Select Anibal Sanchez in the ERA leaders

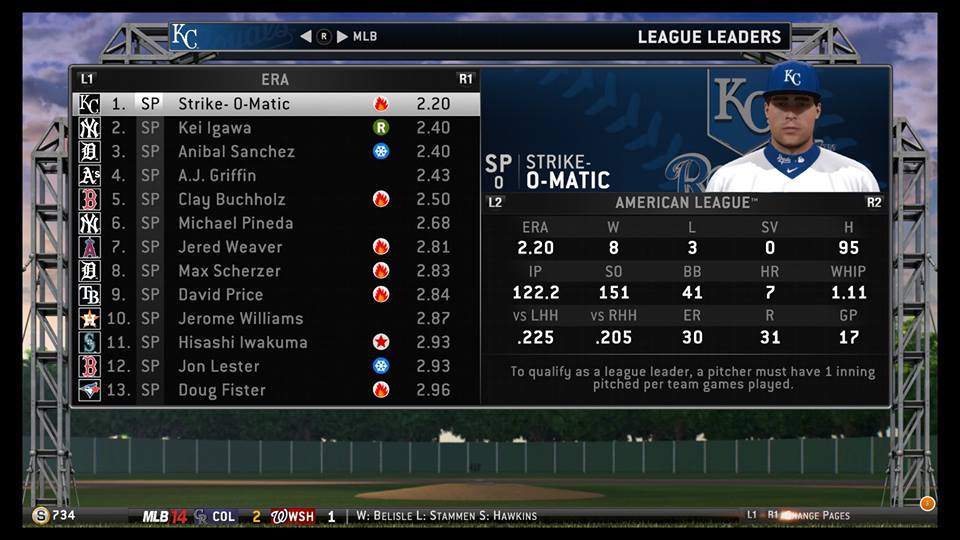[x=236, y=152]
